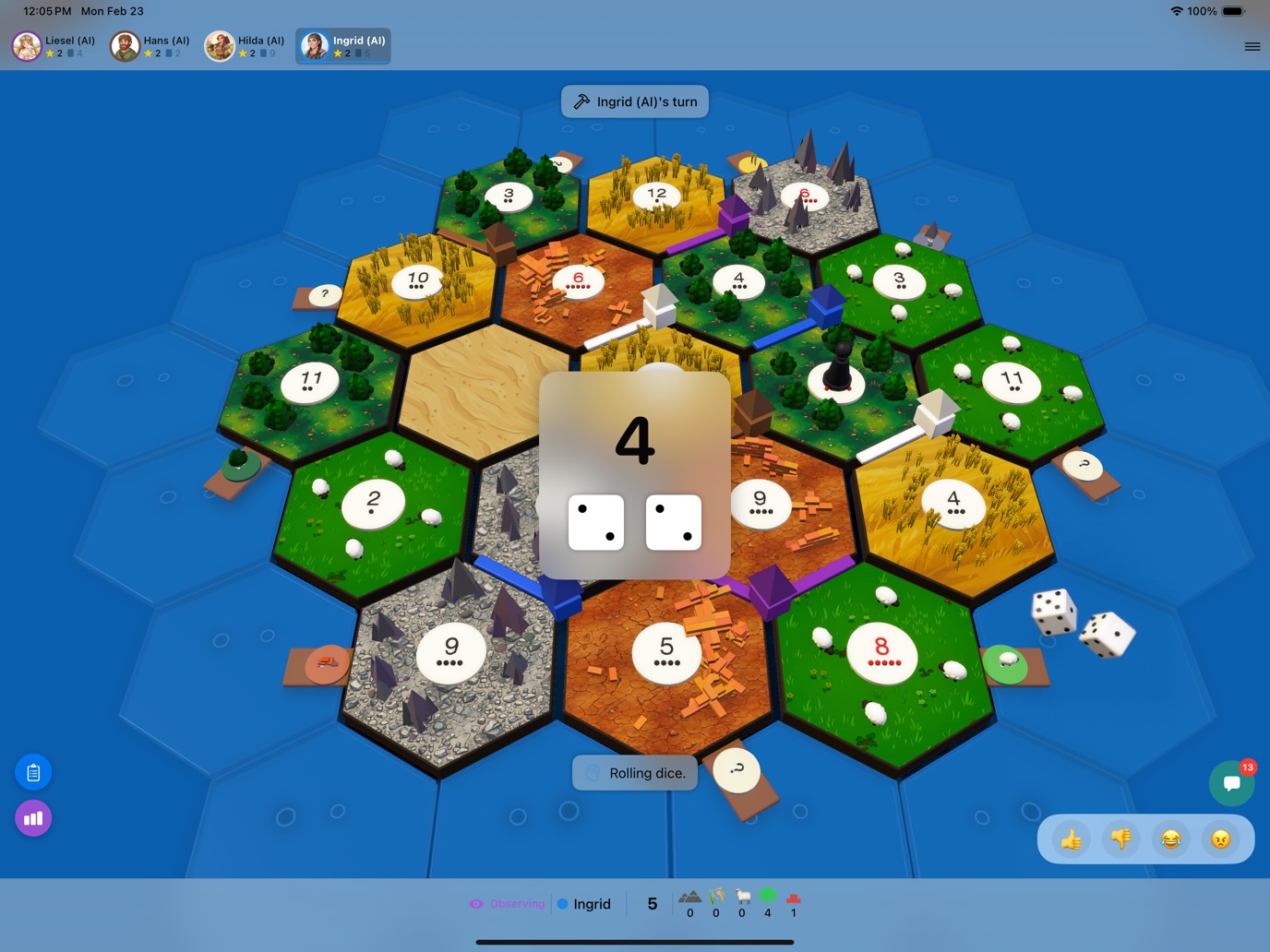This screenshot has height=952, width=1270.
Task: Open the hamburger menu top right
Action: point(1252,46)
